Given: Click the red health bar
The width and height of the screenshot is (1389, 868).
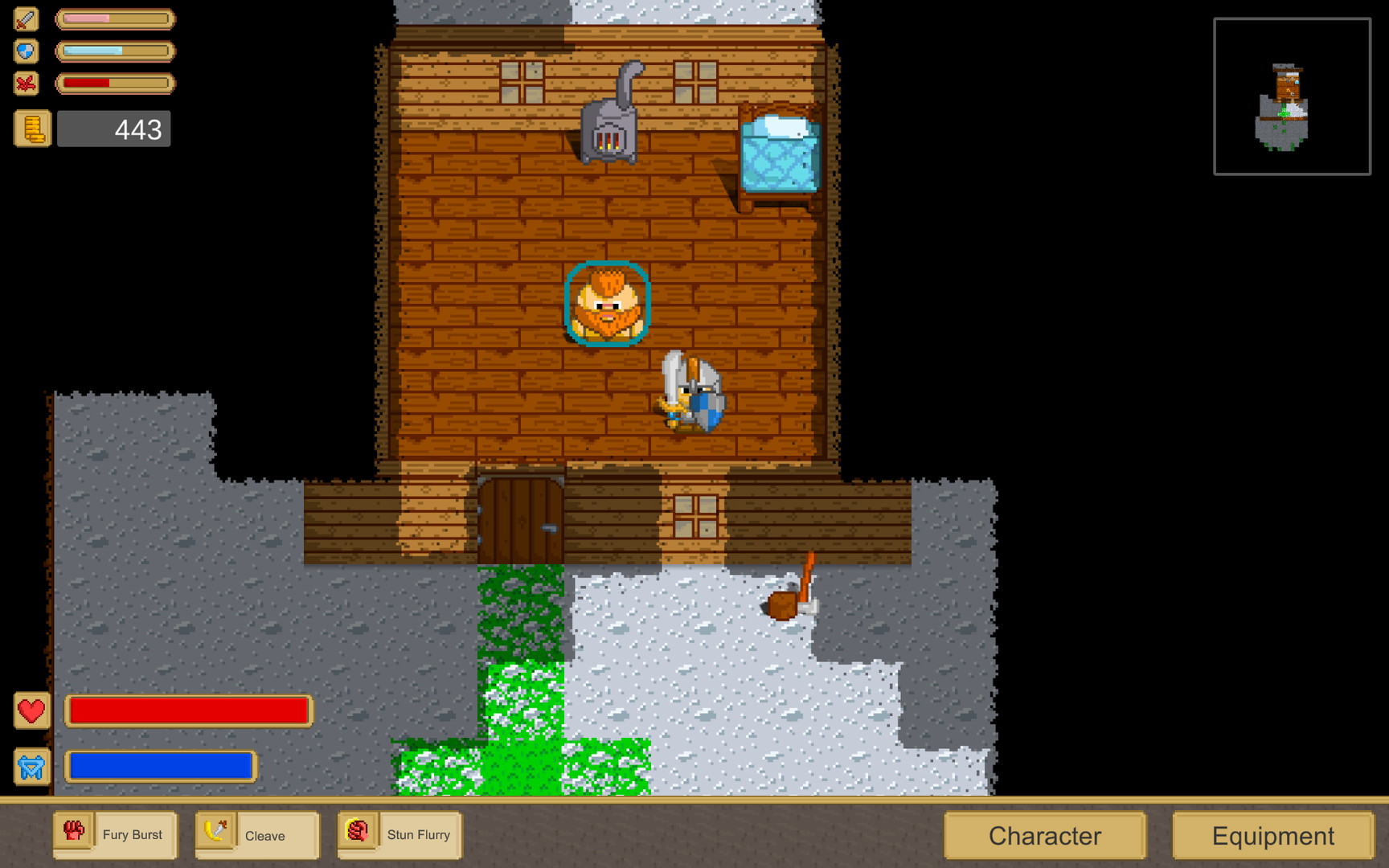Looking at the screenshot, I should point(188,710).
